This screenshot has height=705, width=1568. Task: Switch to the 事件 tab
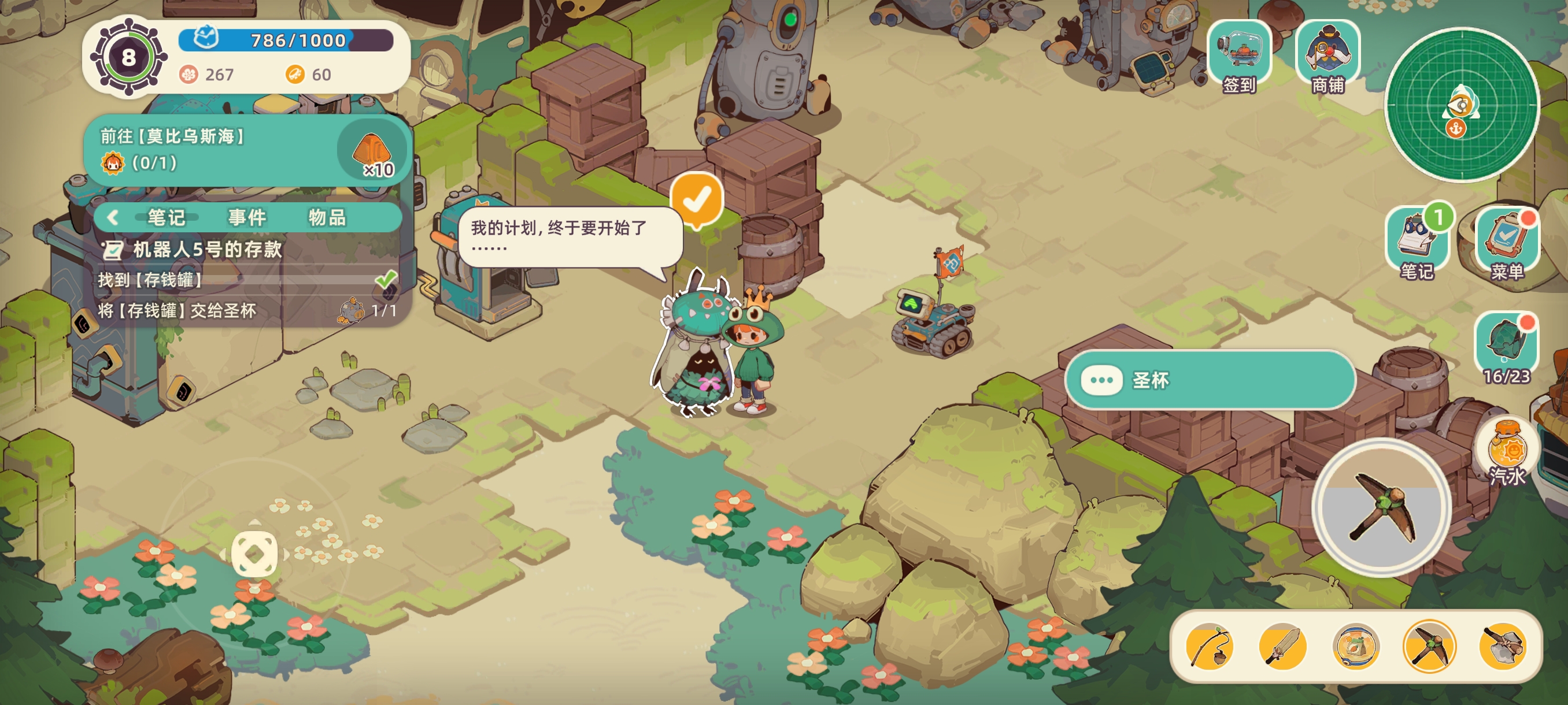coord(246,217)
